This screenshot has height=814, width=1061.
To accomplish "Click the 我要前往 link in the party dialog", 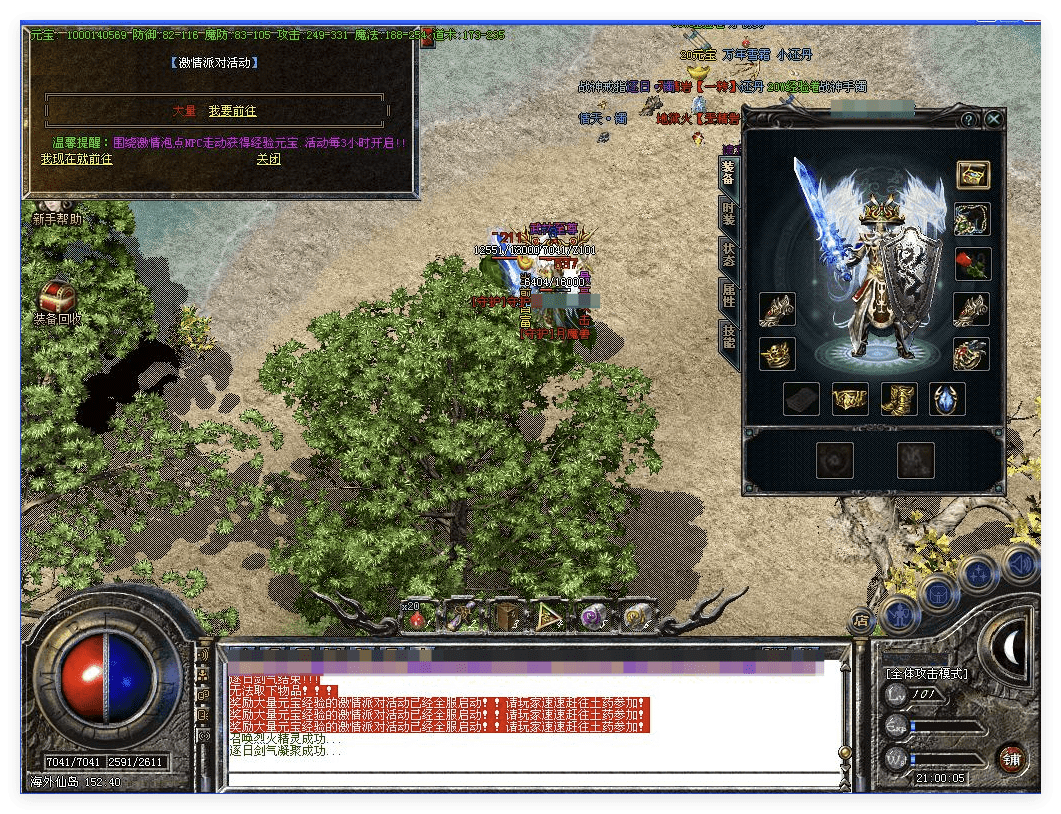I will coord(232,111).
